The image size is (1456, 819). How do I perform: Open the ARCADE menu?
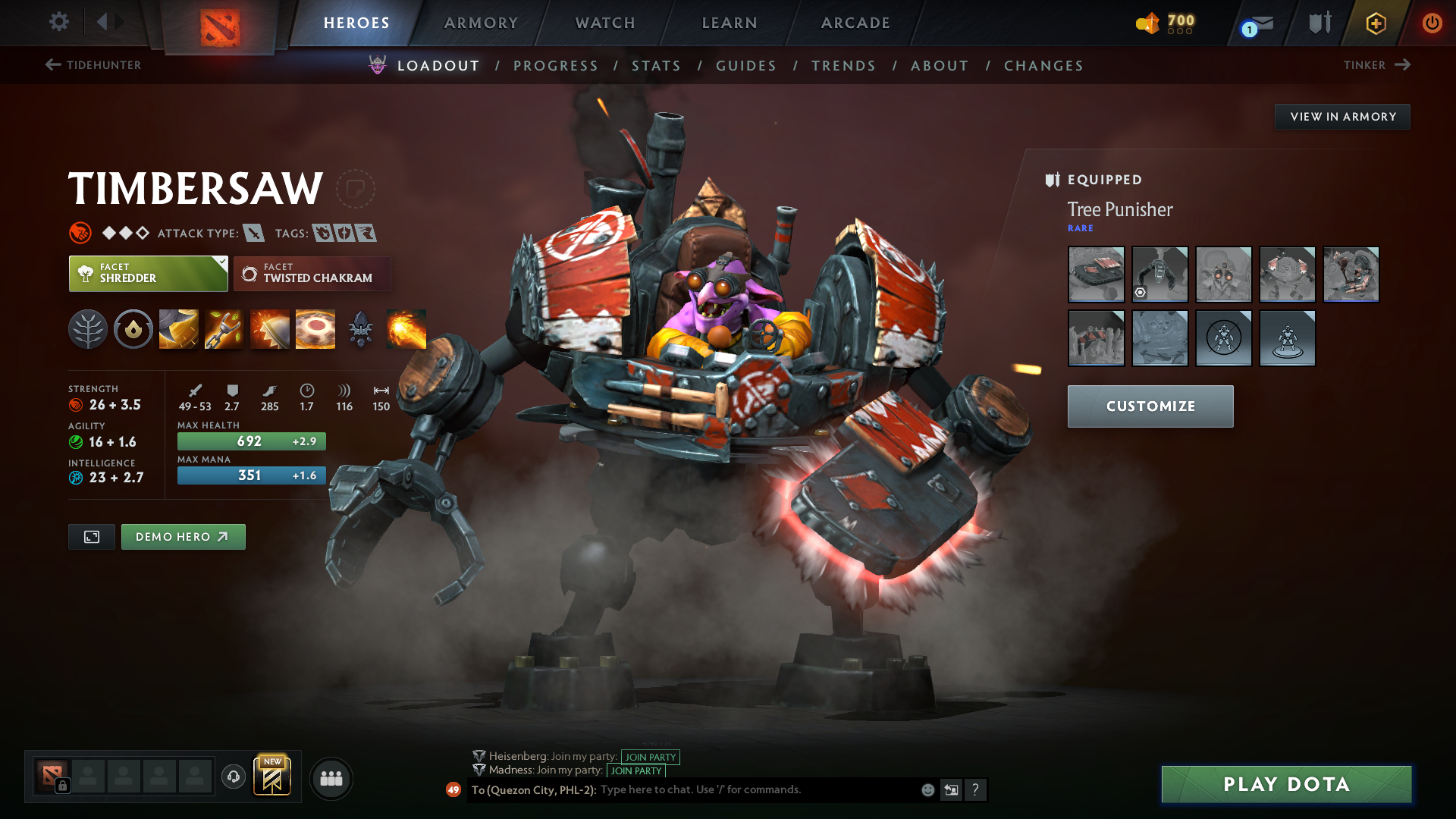(x=855, y=23)
